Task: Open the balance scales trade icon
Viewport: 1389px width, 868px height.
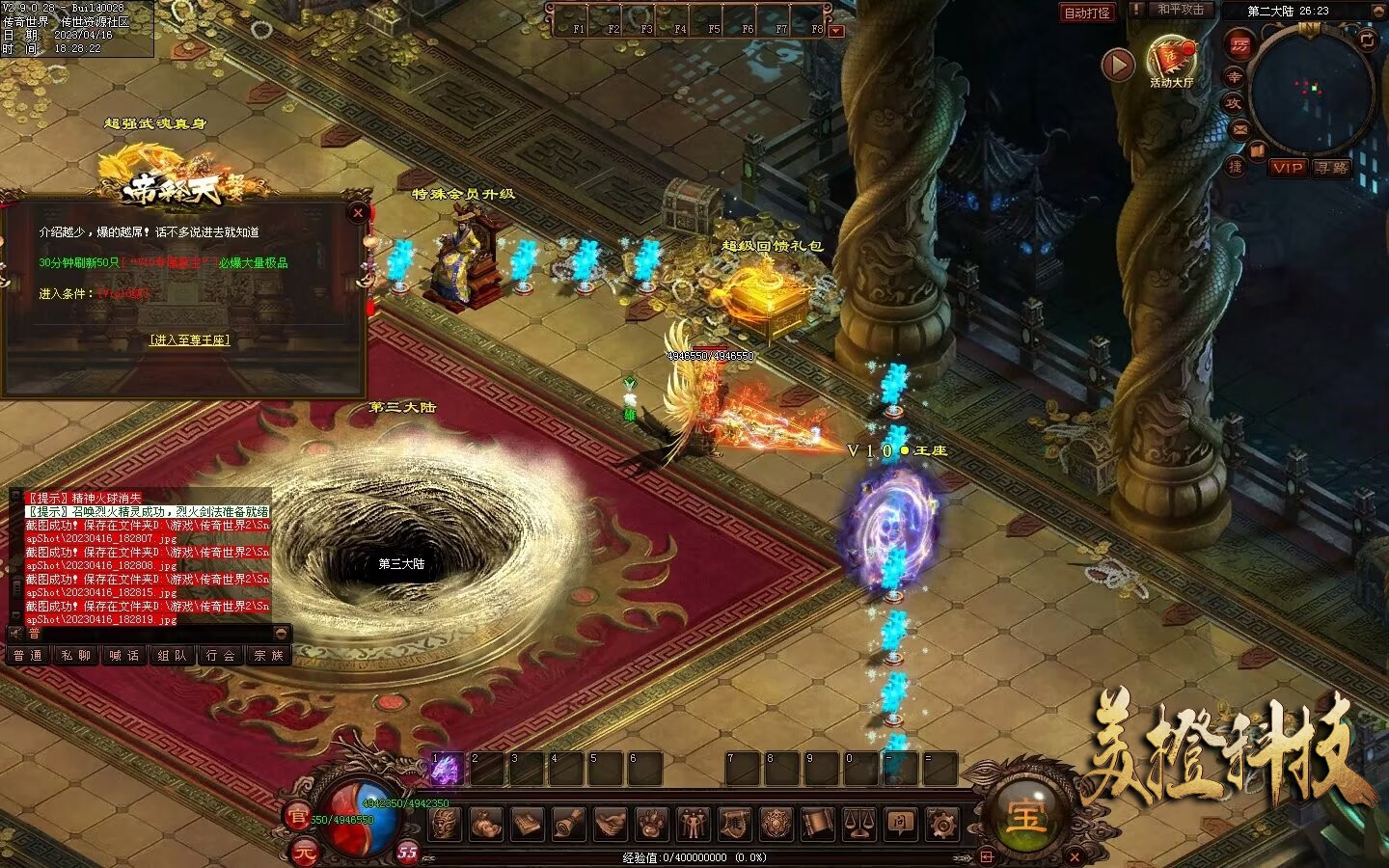Action: [859, 825]
